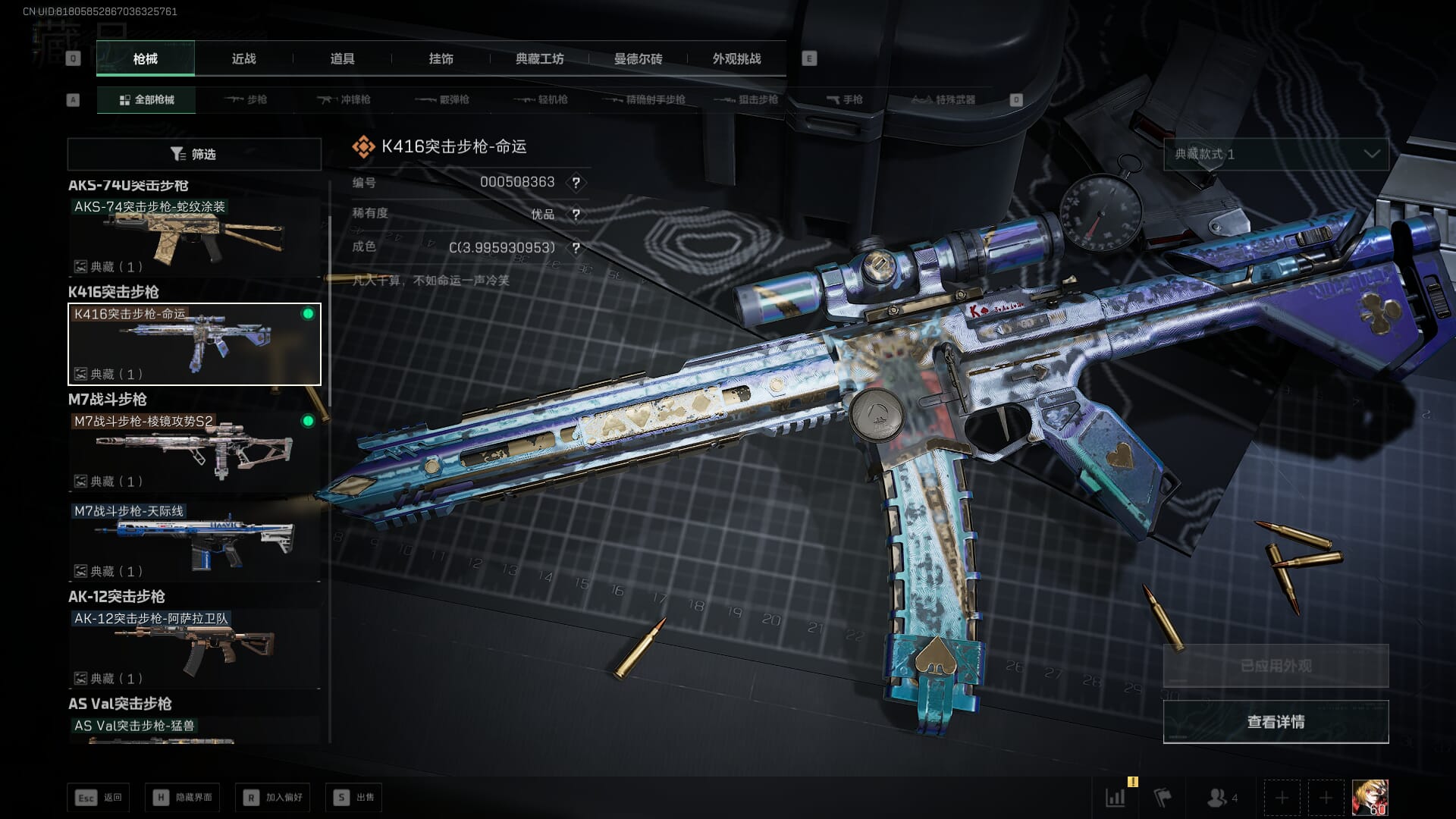Image resolution: width=1456 pixels, height=819 pixels.
Task: Select the 手枪 weapon category
Action: click(x=844, y=99)
